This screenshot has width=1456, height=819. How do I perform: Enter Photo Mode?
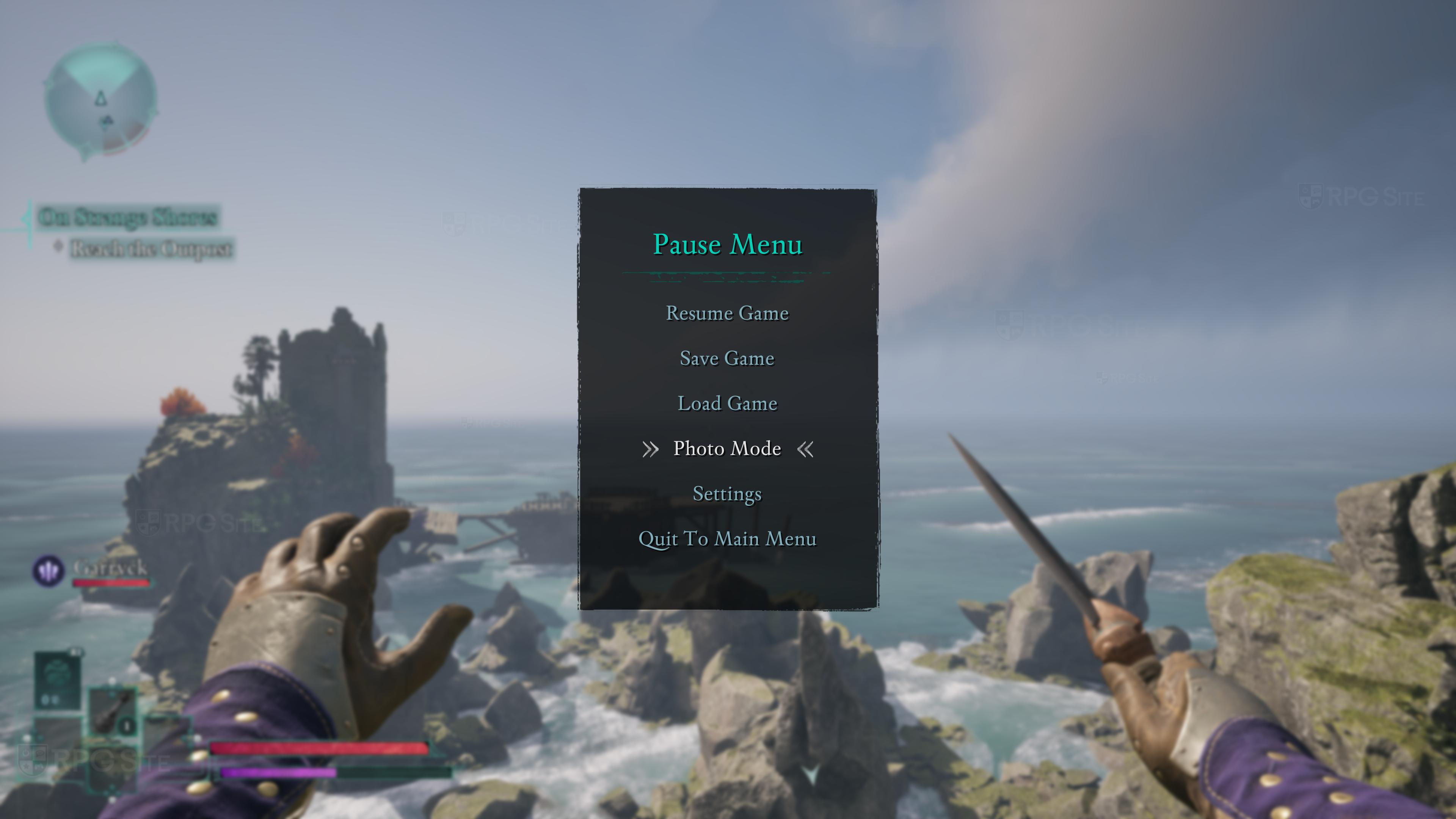[727, 449]
